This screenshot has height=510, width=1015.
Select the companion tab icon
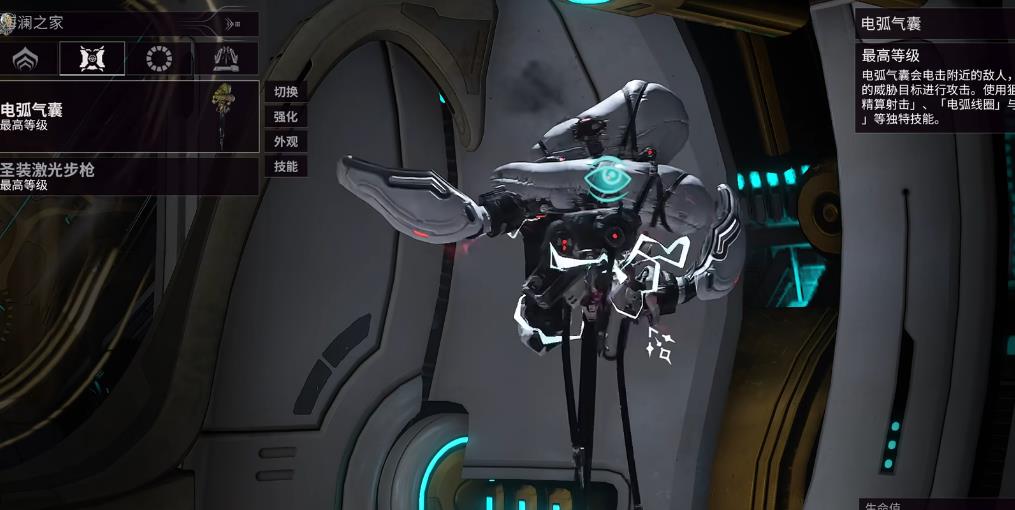point(92,59)
